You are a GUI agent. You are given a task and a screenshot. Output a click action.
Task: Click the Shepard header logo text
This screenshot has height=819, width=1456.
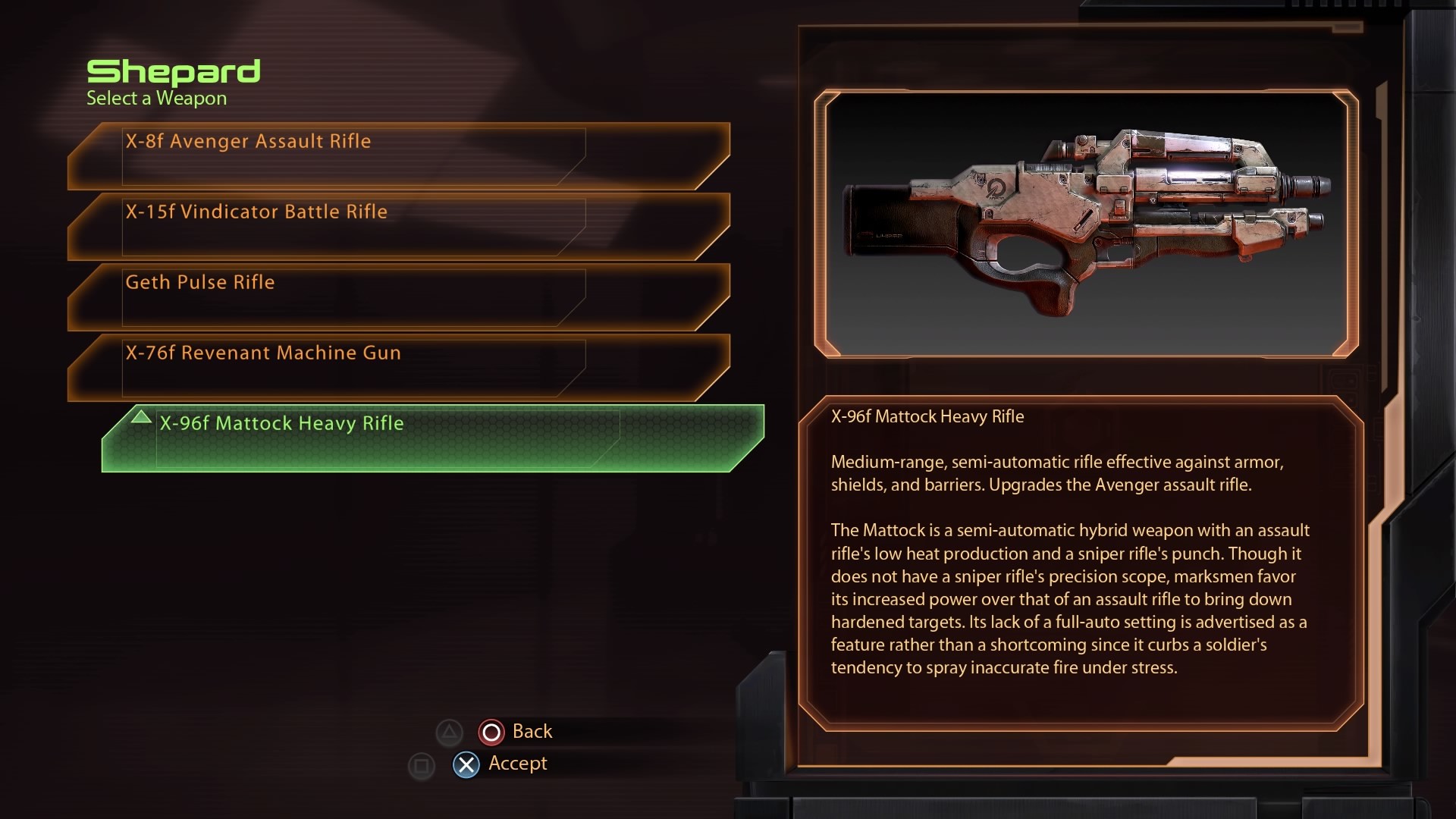(x=174, y=72)
